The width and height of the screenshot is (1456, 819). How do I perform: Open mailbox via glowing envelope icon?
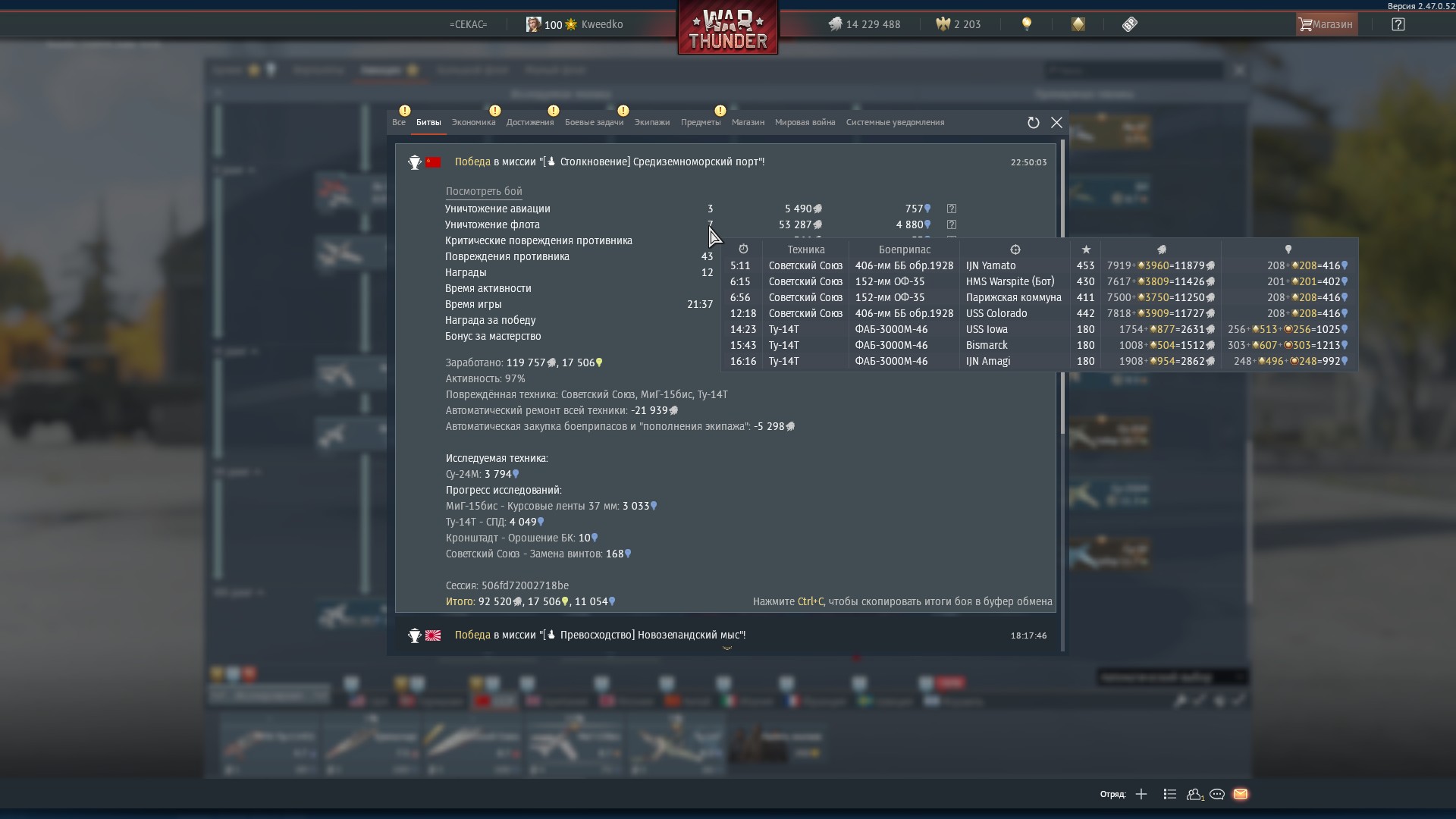click(1241, 794)
